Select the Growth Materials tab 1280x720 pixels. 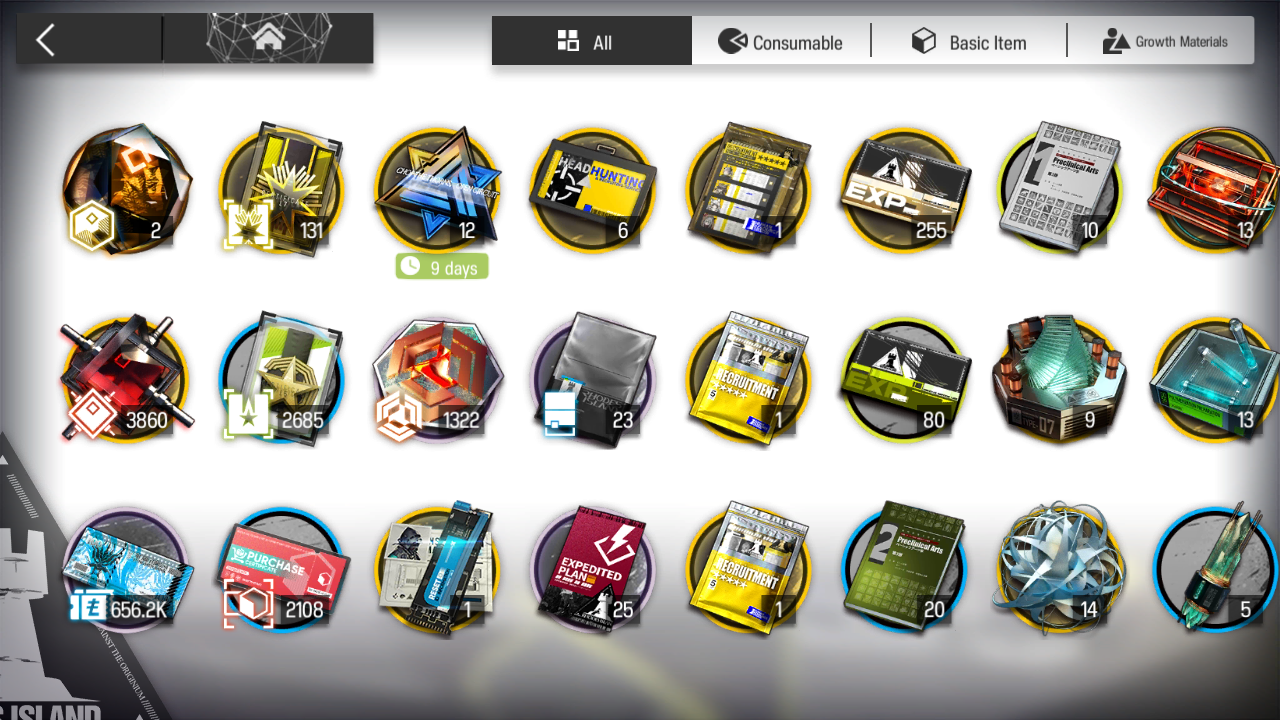click(1165, 42)
